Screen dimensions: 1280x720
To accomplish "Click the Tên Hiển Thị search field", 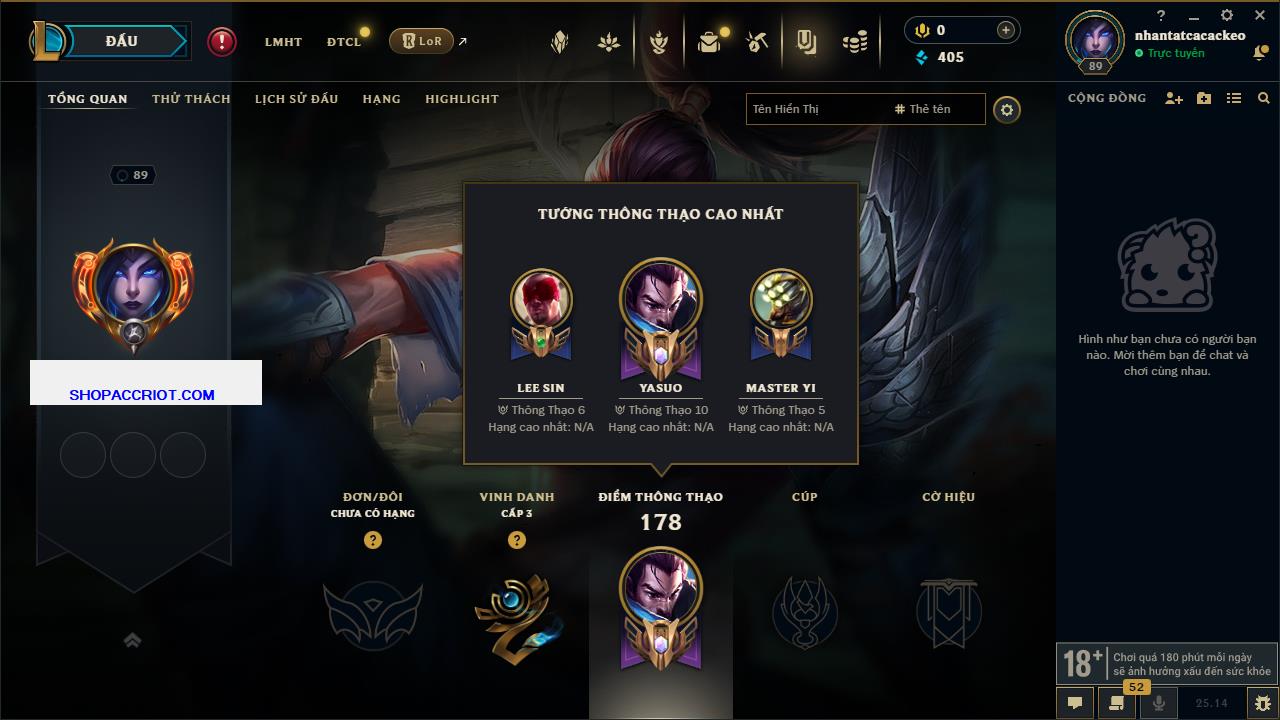I will click(815, 109).
